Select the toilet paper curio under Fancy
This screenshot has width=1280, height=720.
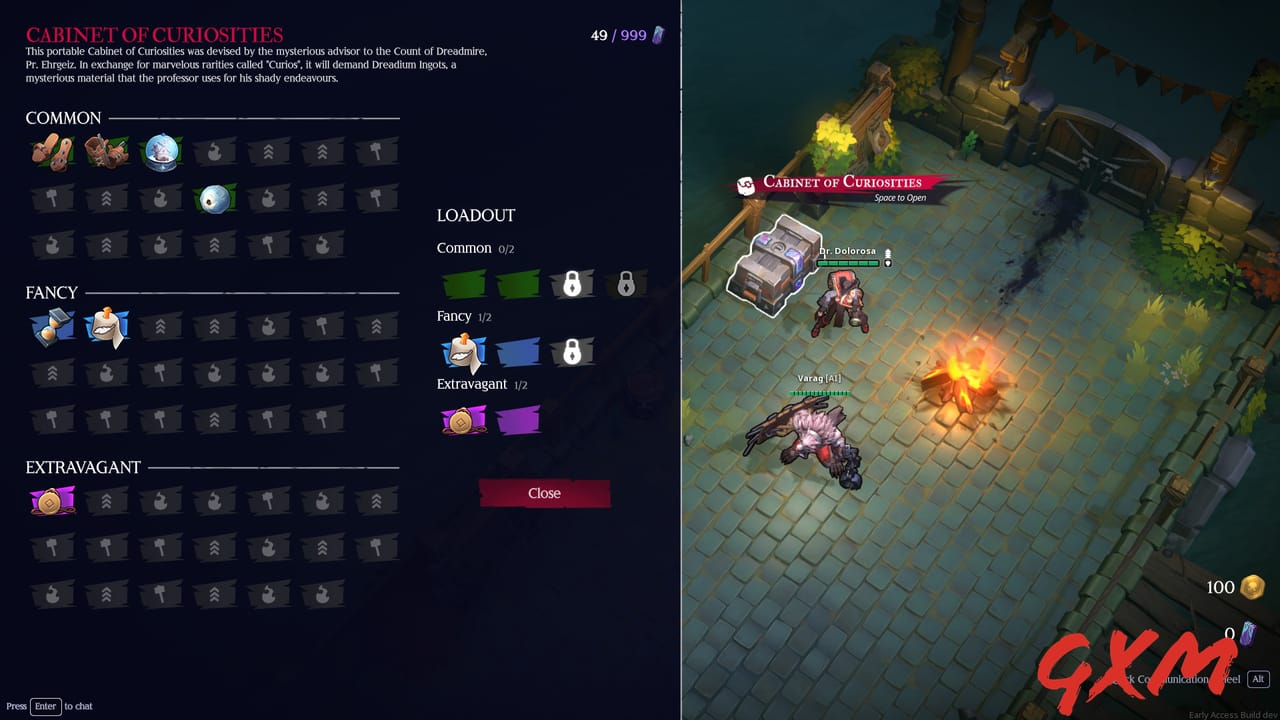pyautogui.click(x=107, y=326)
